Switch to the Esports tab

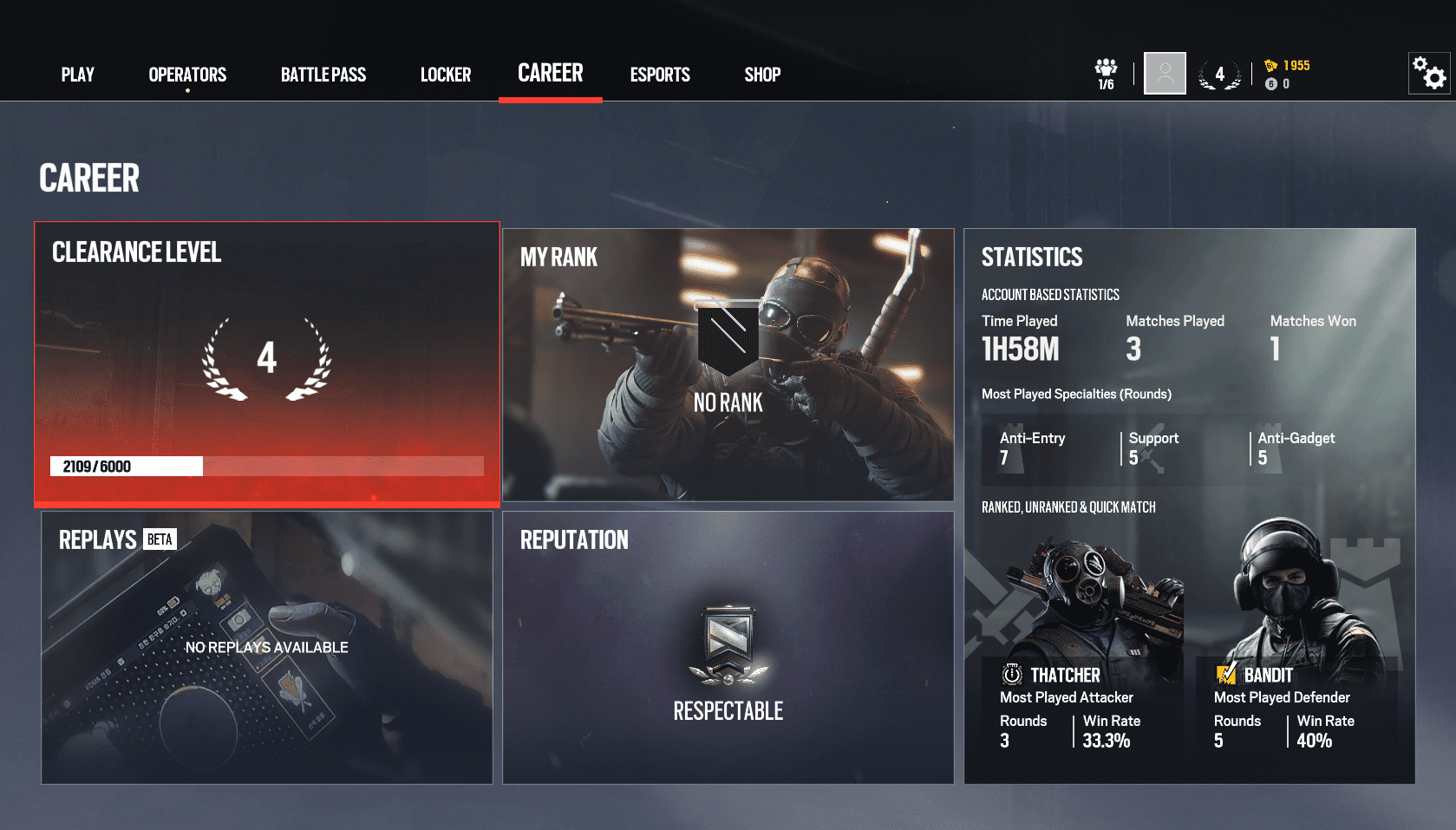pos(660,75)
